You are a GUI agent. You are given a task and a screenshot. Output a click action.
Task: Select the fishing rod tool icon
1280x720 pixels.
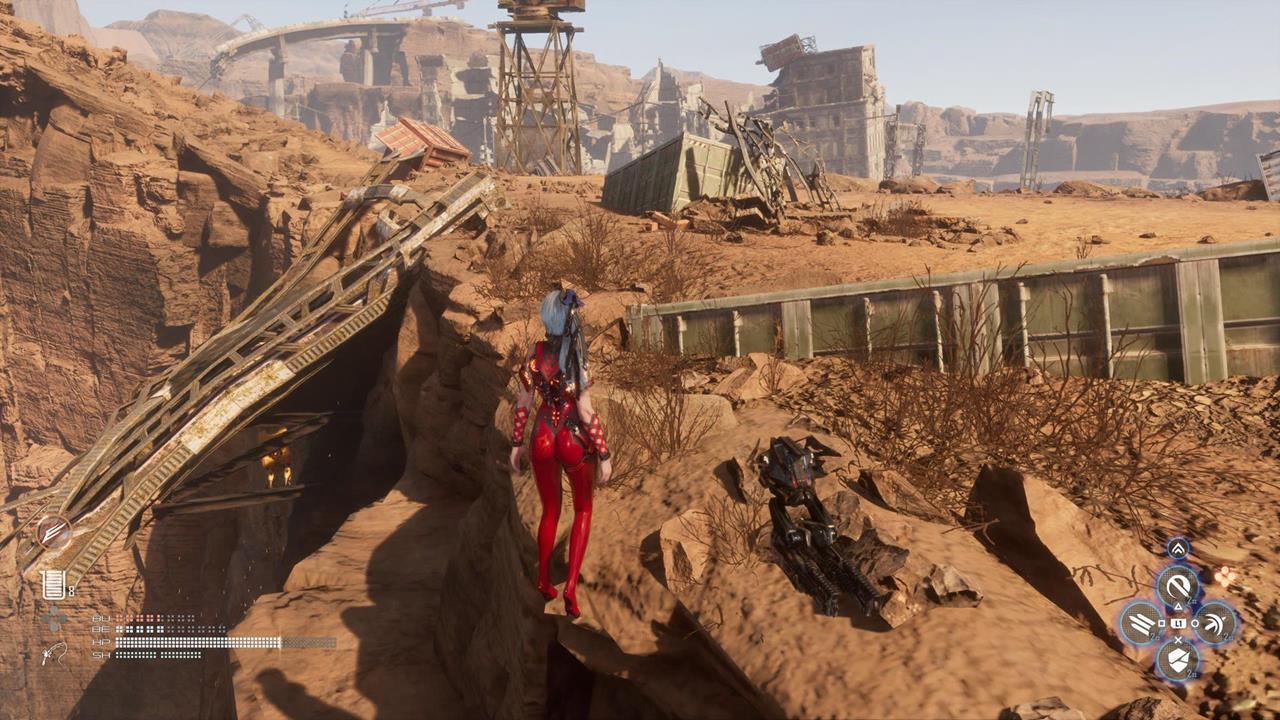coord(54,654)
